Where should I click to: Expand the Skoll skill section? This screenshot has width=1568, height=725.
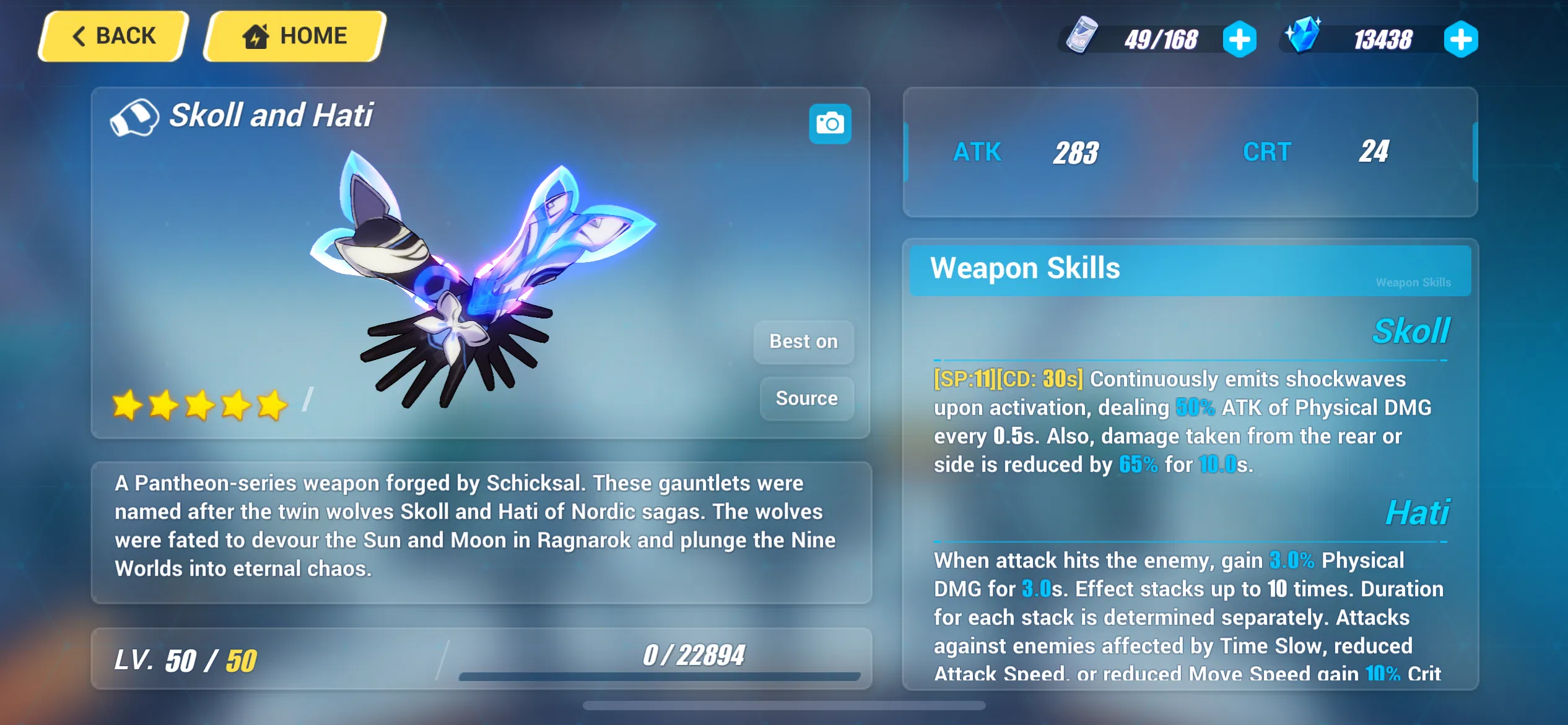click(1410, 332)
